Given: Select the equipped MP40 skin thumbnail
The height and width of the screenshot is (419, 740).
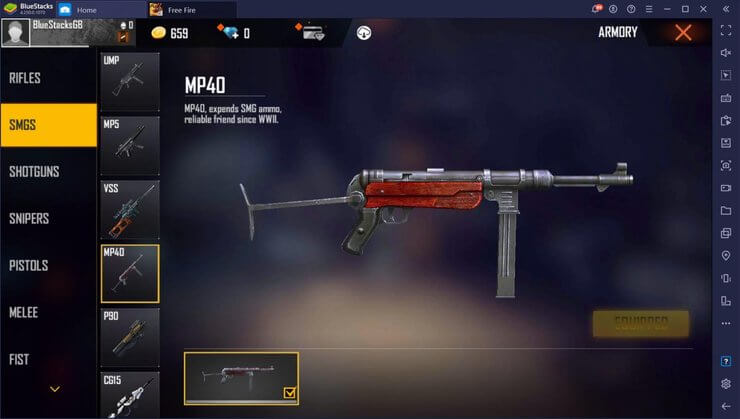Looking at the screenshot, I should click(241, 377).
